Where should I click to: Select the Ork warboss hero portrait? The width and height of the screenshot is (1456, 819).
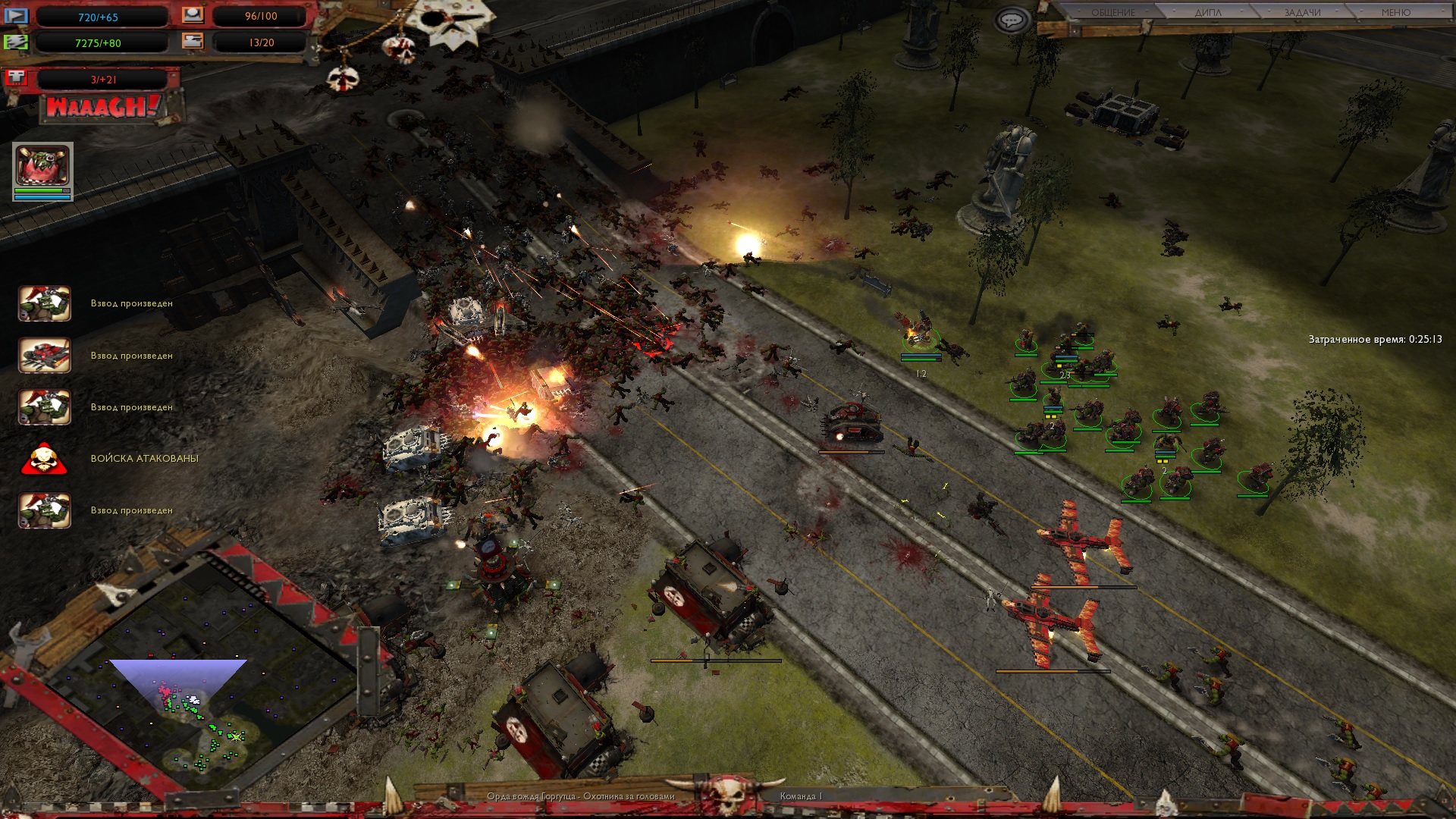click(42, 166)
